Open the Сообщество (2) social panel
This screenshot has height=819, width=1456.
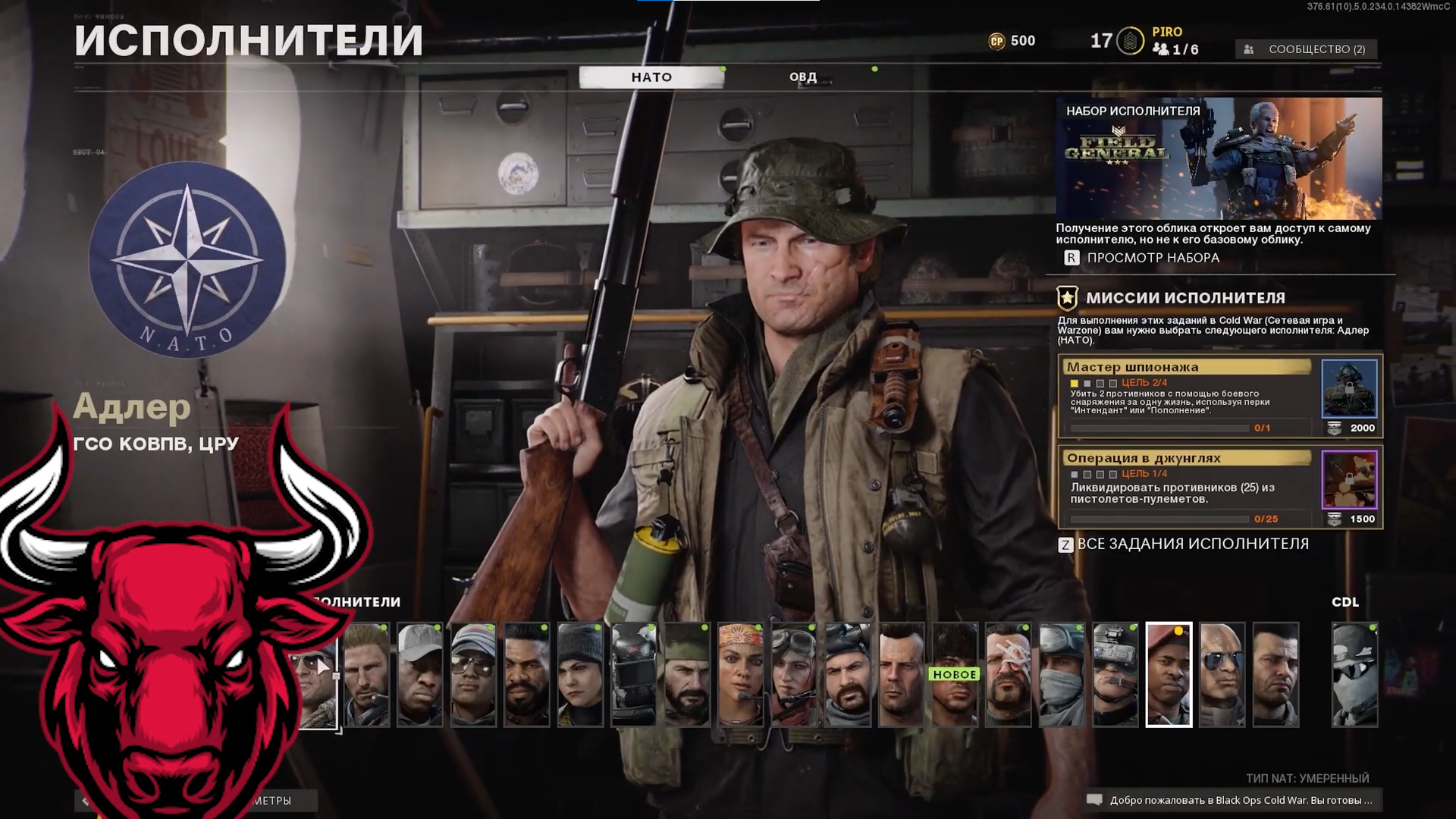tap(1308, 49)
